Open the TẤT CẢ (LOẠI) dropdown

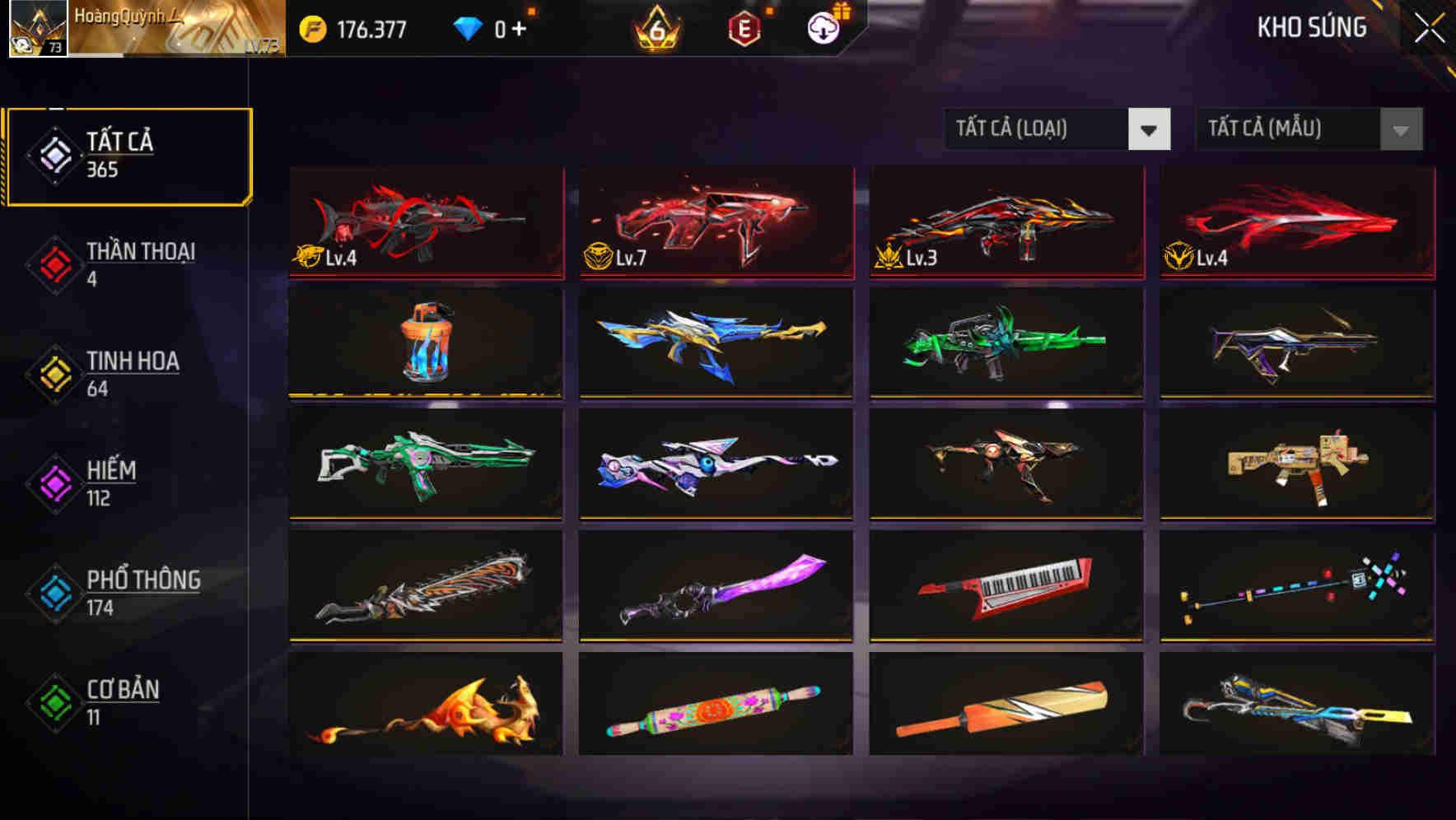tap(1038, 128)
